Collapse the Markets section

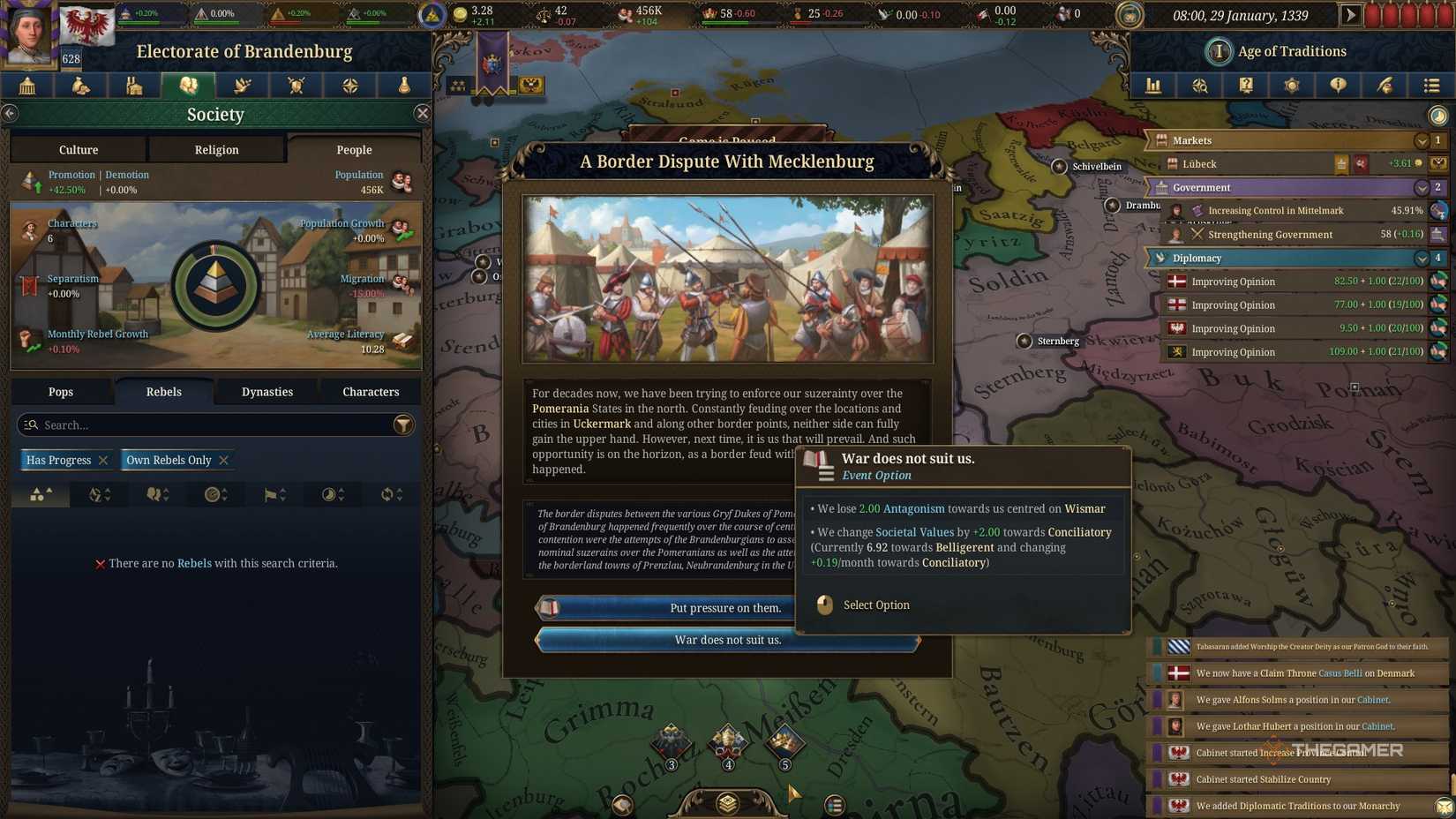tap(1422, 140)
